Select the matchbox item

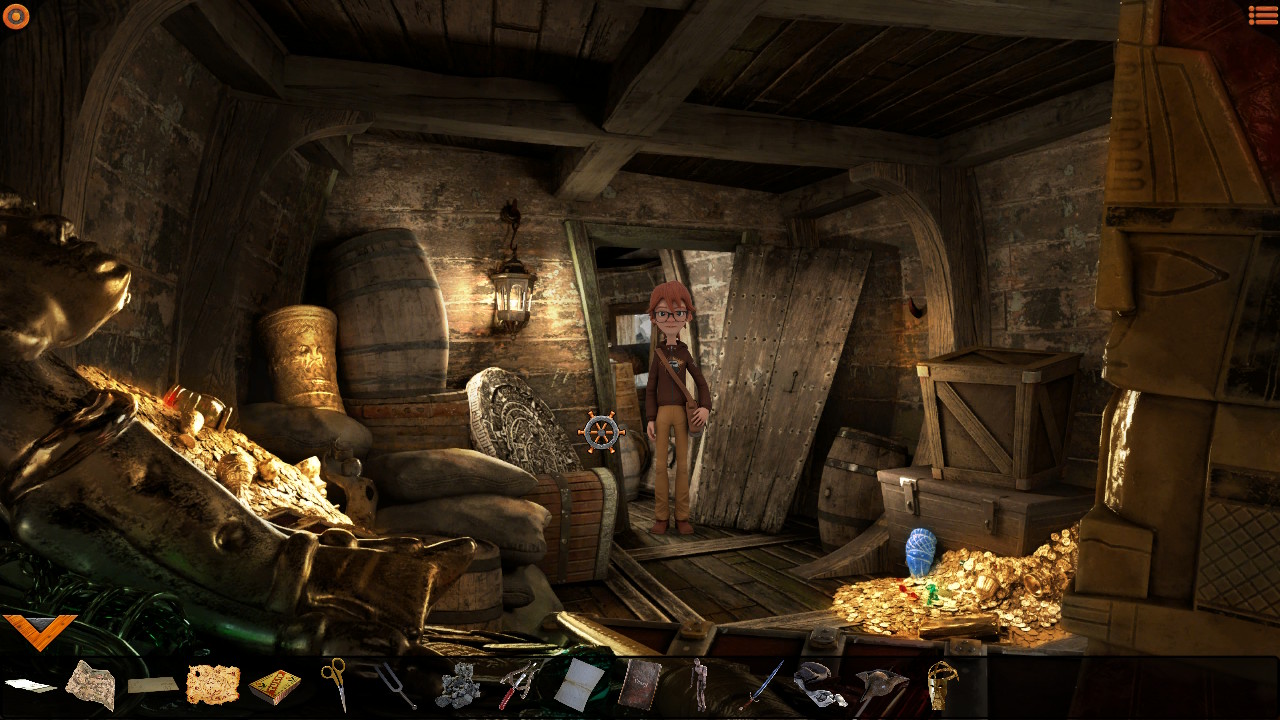(x=274, y=687)
